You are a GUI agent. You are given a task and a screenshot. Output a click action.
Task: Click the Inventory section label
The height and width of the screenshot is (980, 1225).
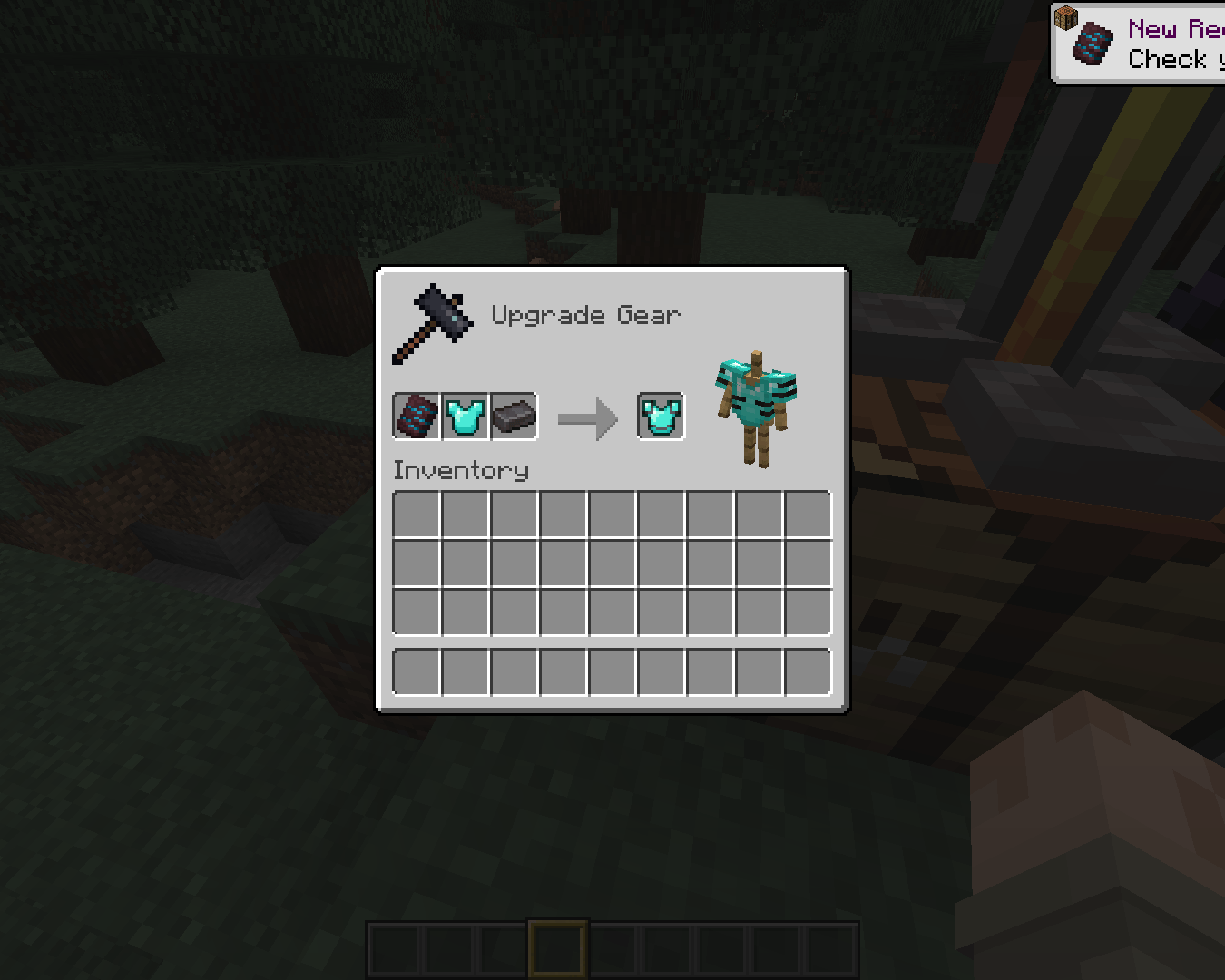(460, 470)
